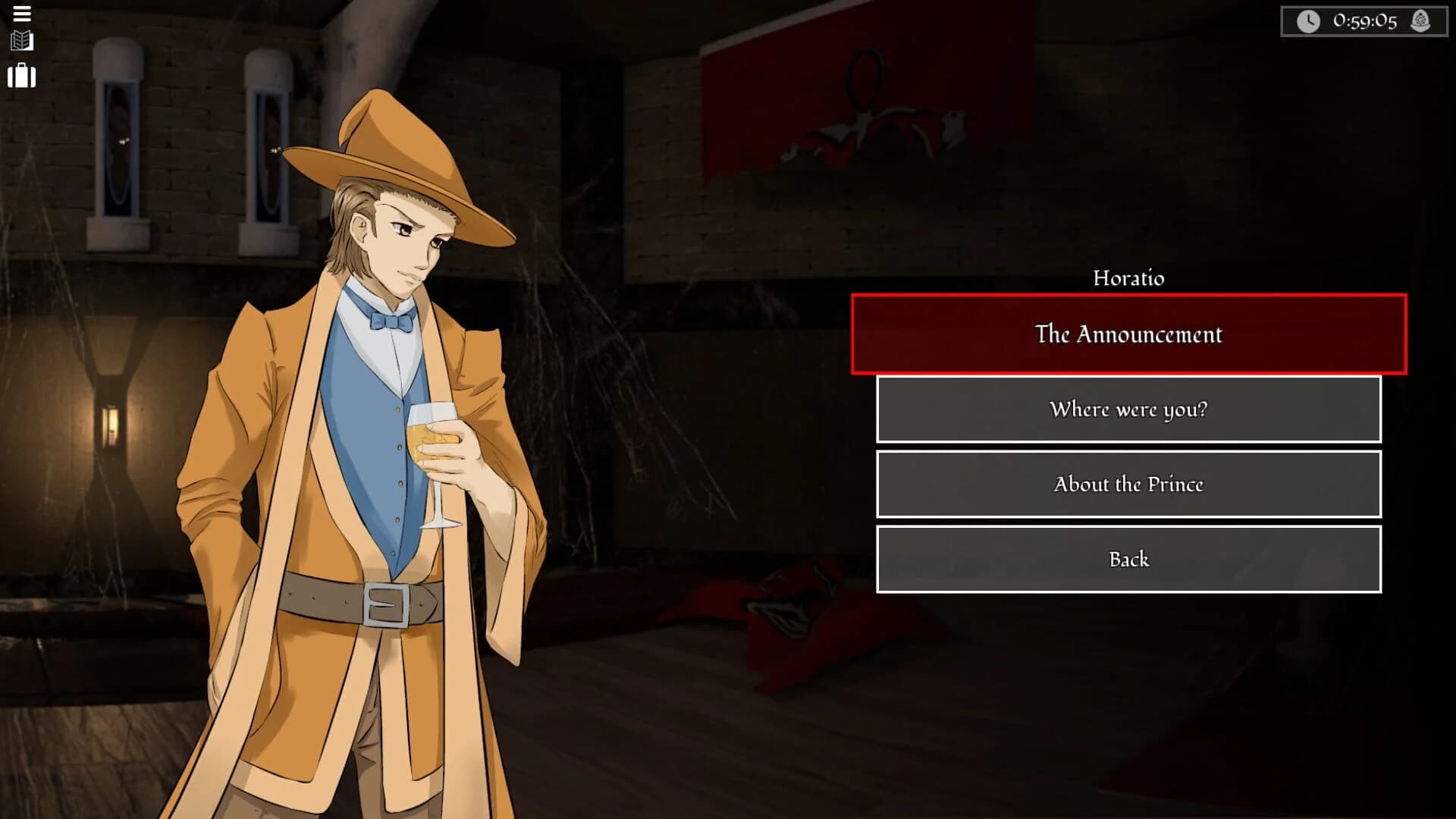Select the highlighted red dialogue option
The height and width of the screenshot is (819, 1456).
click(1128, 334)
